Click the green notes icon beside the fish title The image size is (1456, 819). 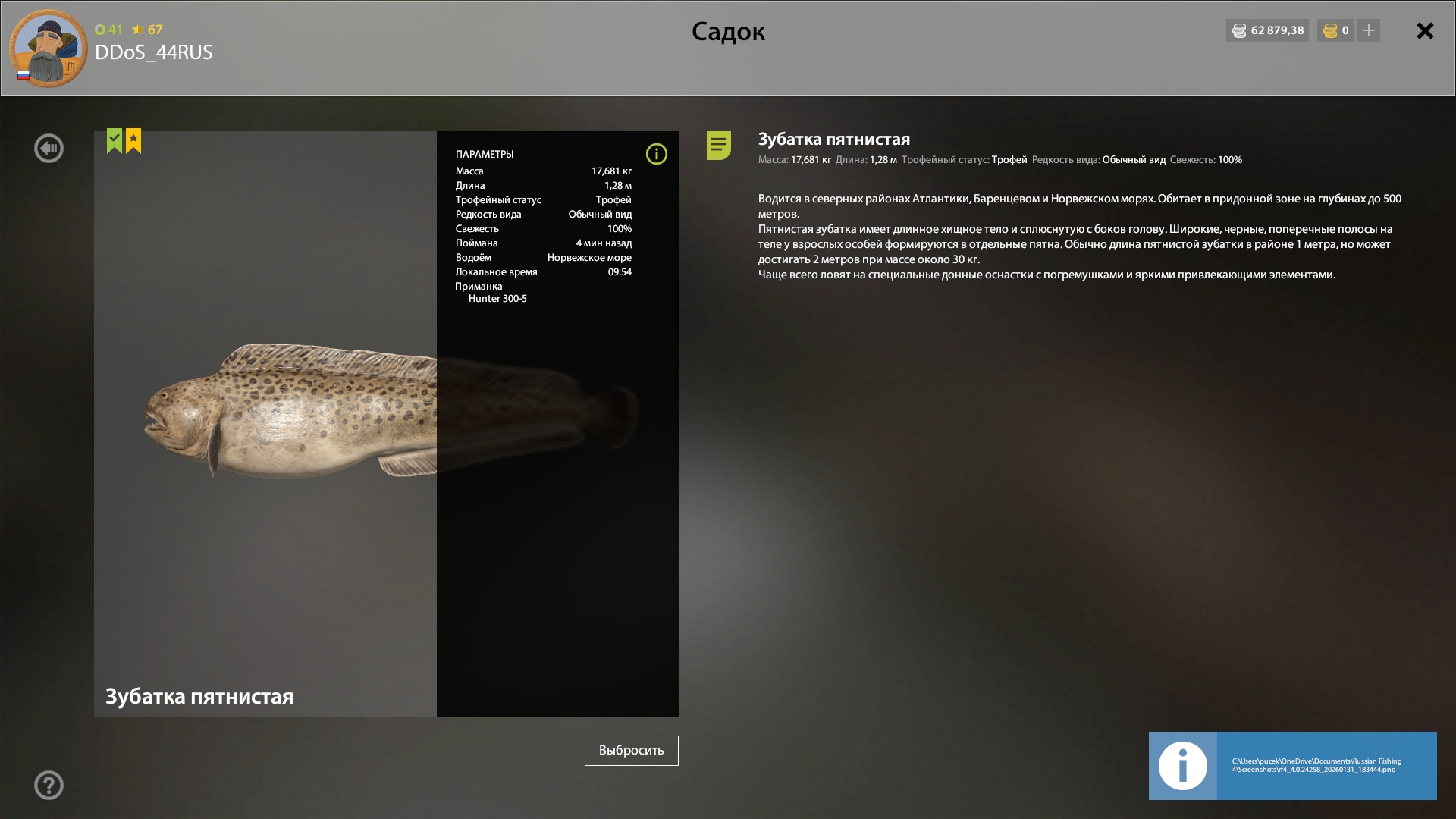point(718,145)
